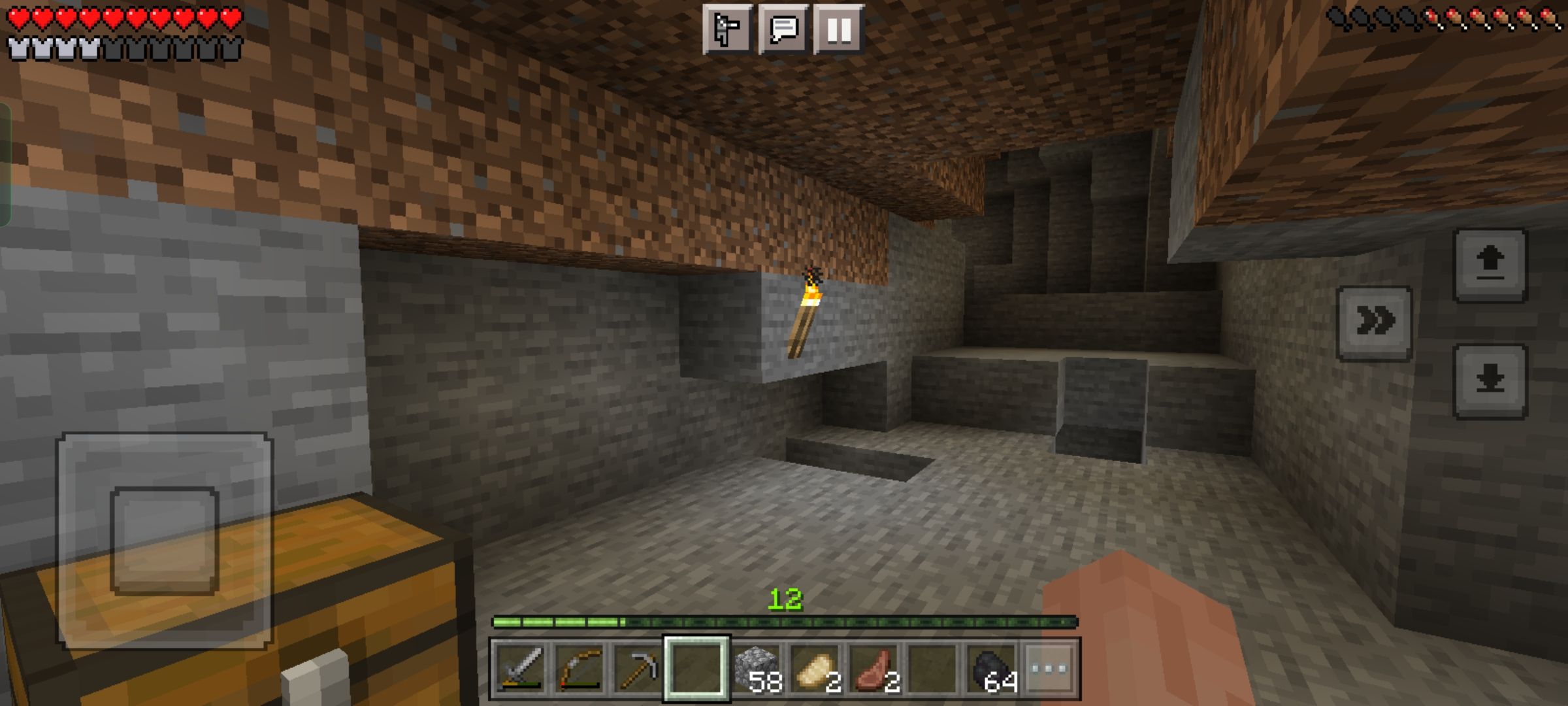This screenshot has height=706, width=1568.
Task: Tap the movement joystick knob
Action: [165, 541]
